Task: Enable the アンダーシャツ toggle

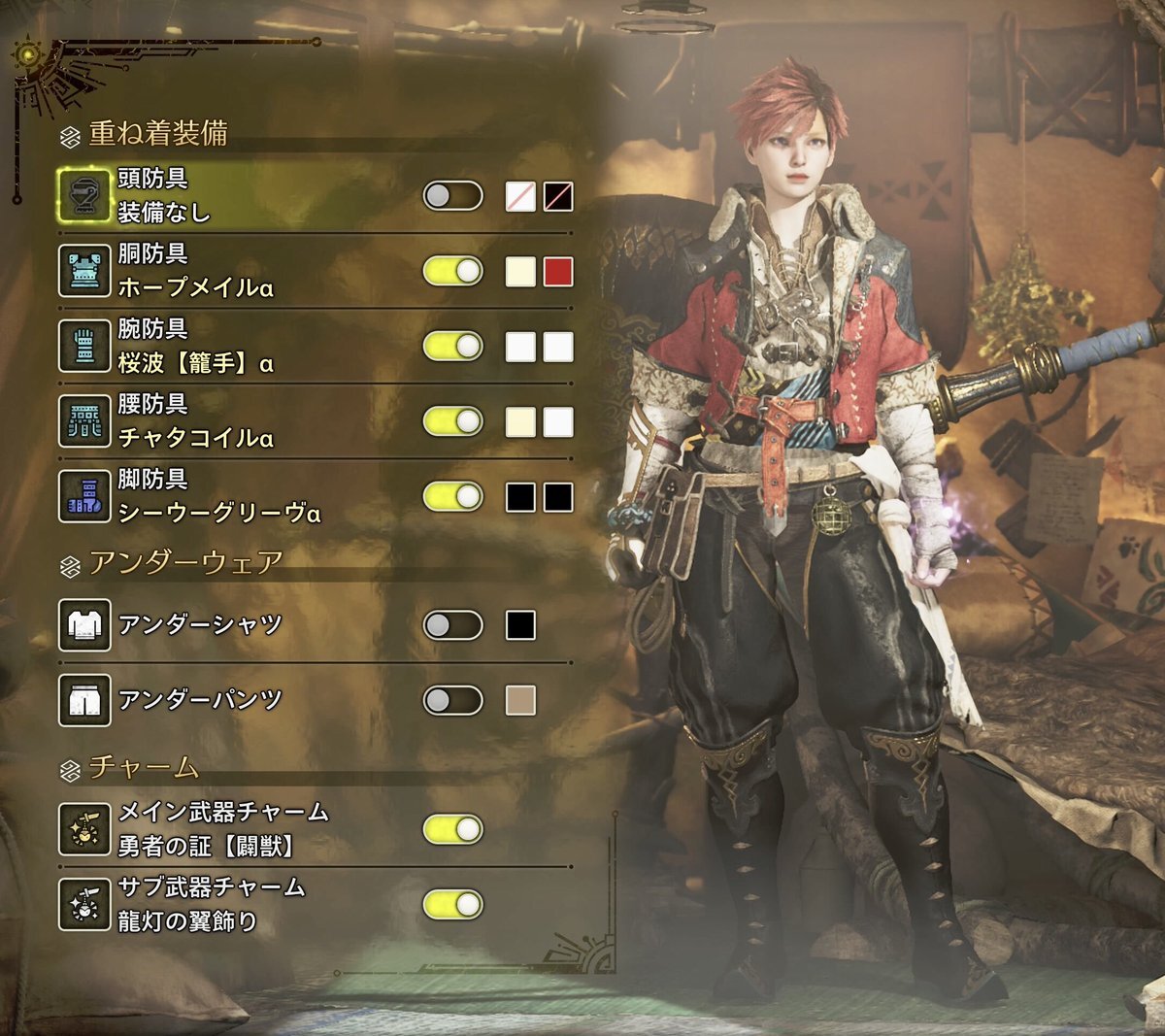Action: tap(452, 625)
